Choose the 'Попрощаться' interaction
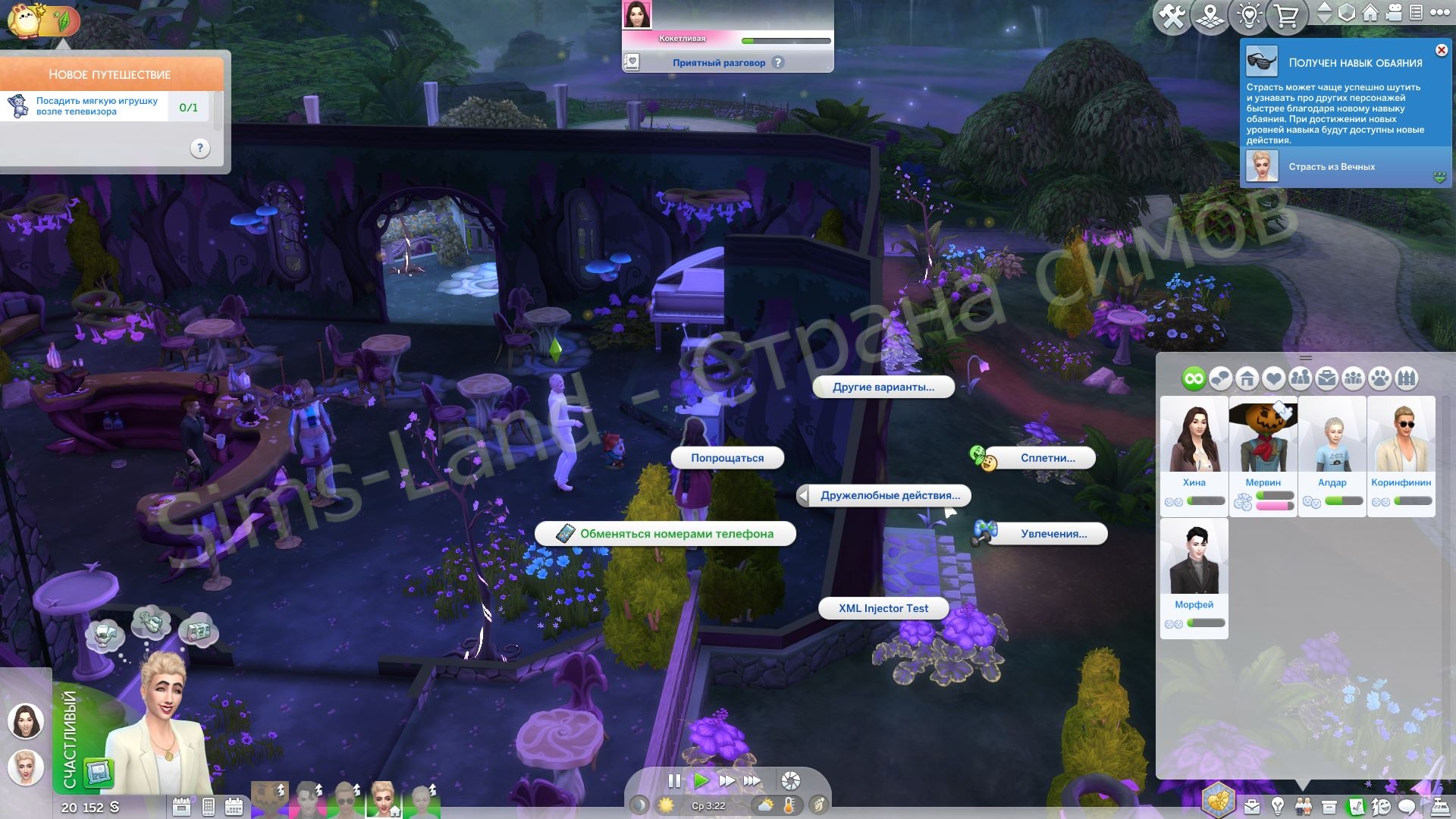 726,458
